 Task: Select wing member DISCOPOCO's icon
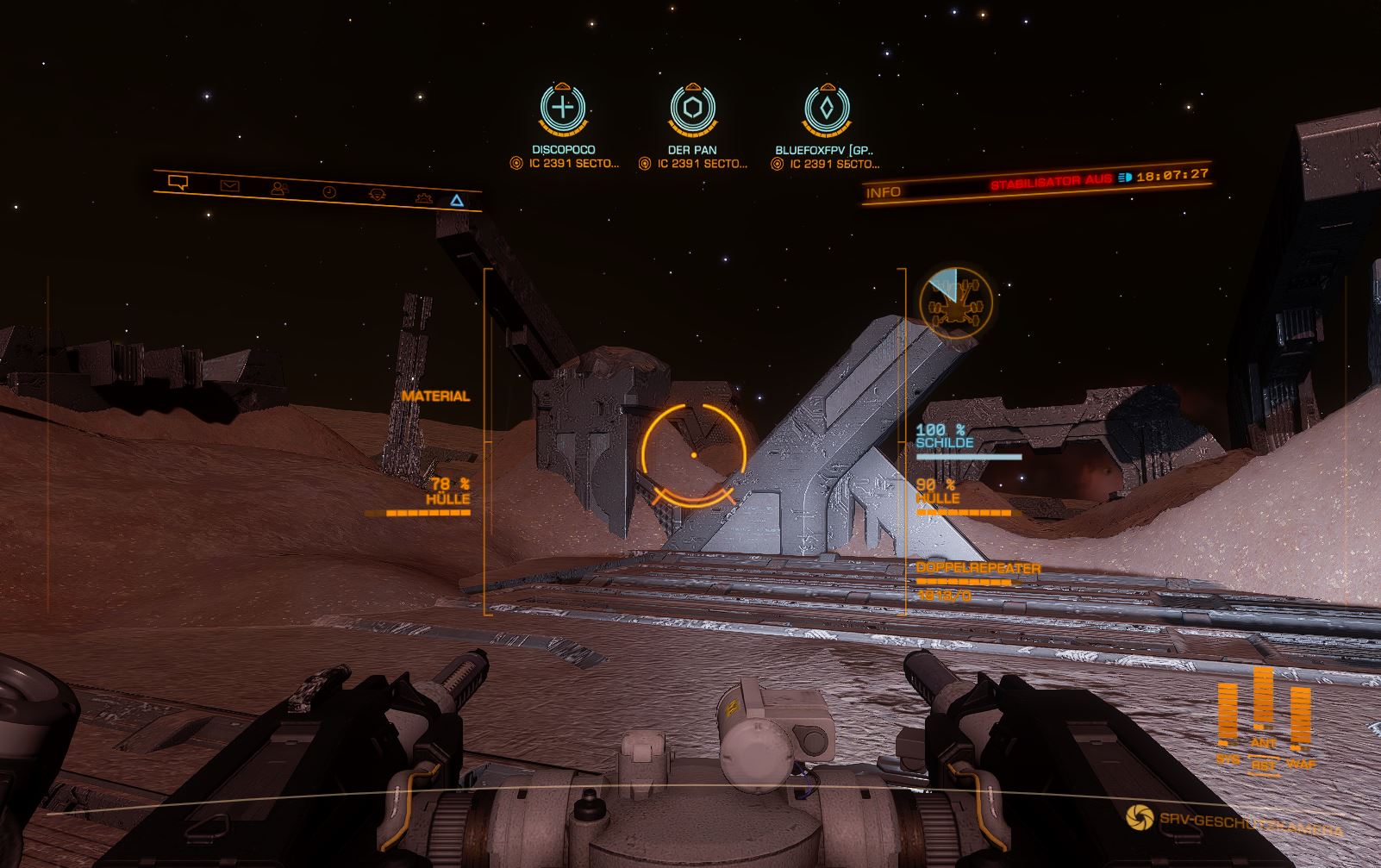pos(563,108)
